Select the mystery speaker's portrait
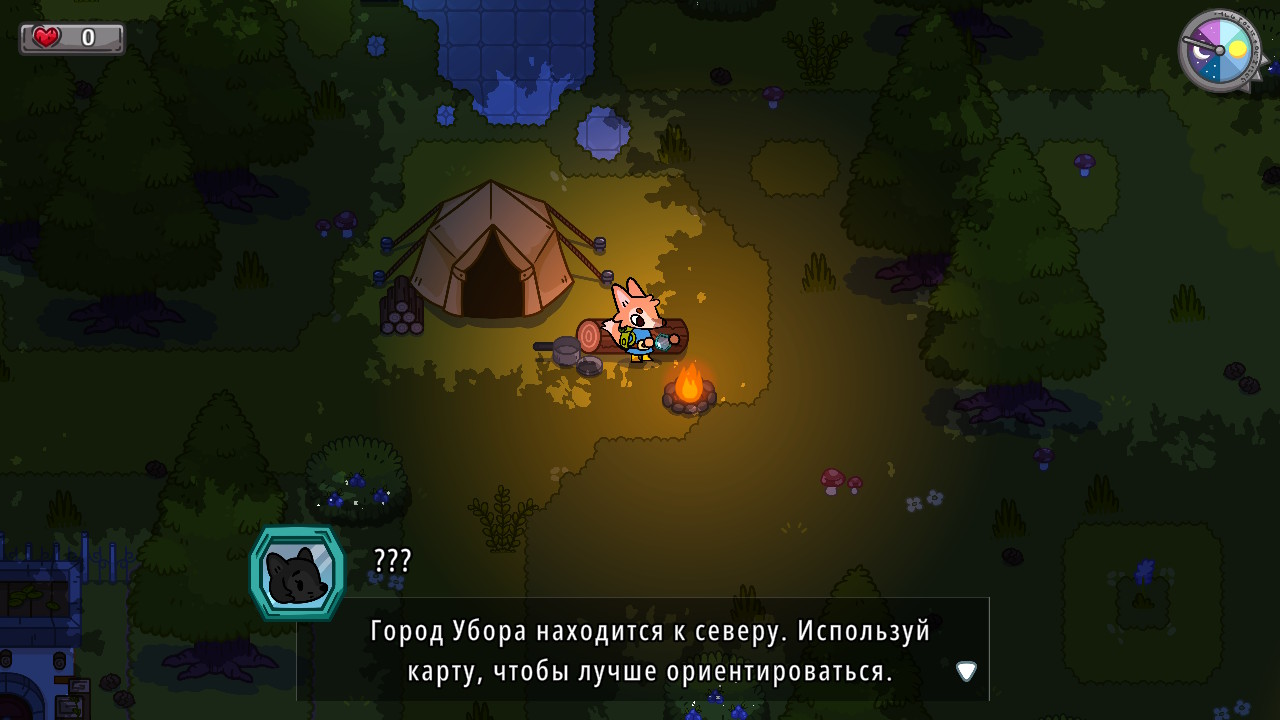Viewport: 1280px width, 720px height. [297, 573]
